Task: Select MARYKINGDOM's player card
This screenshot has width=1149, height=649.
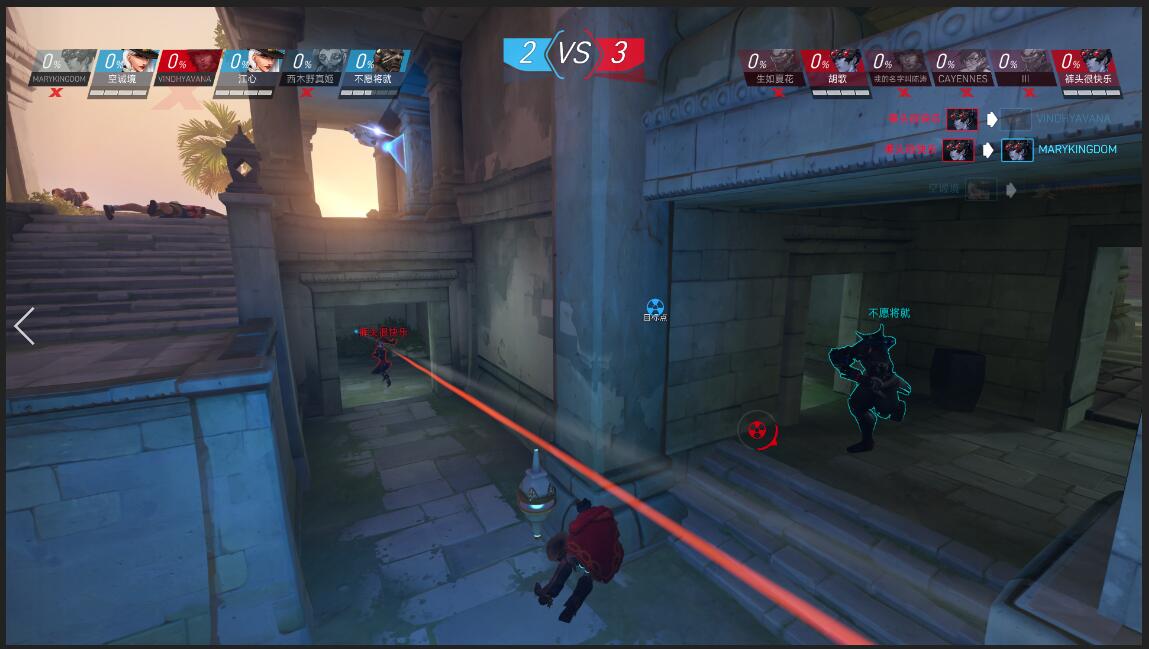Action: (x=62, y=68)
